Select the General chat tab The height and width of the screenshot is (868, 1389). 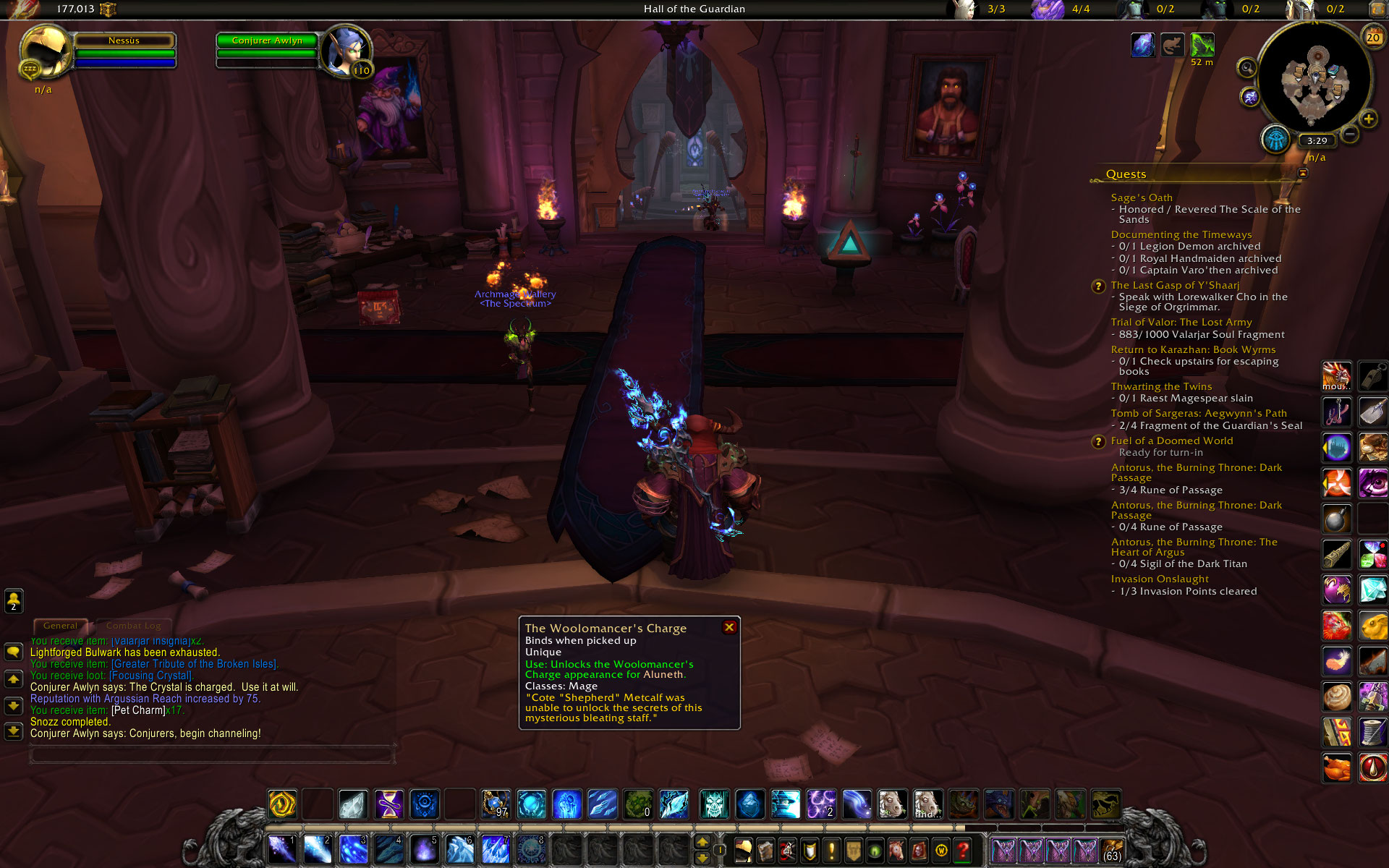pyautogui.click(x=60, y=626)
